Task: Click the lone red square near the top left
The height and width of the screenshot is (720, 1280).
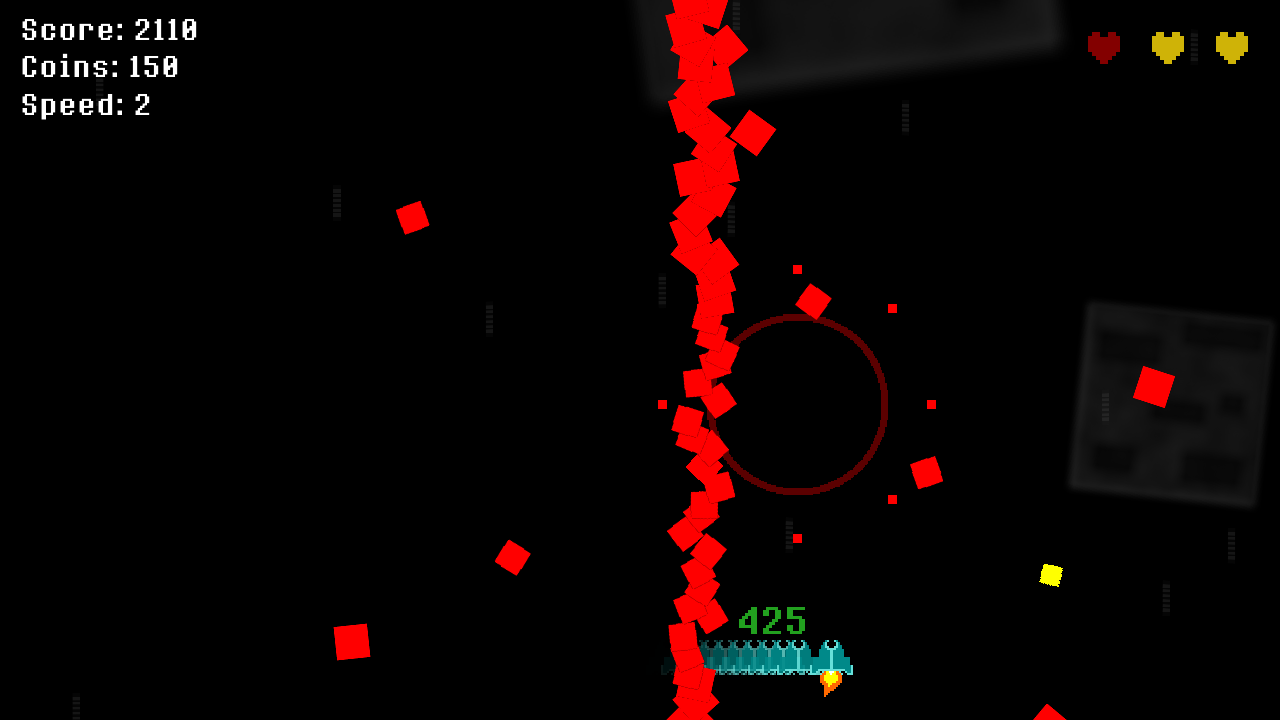Action: (414, 217)
